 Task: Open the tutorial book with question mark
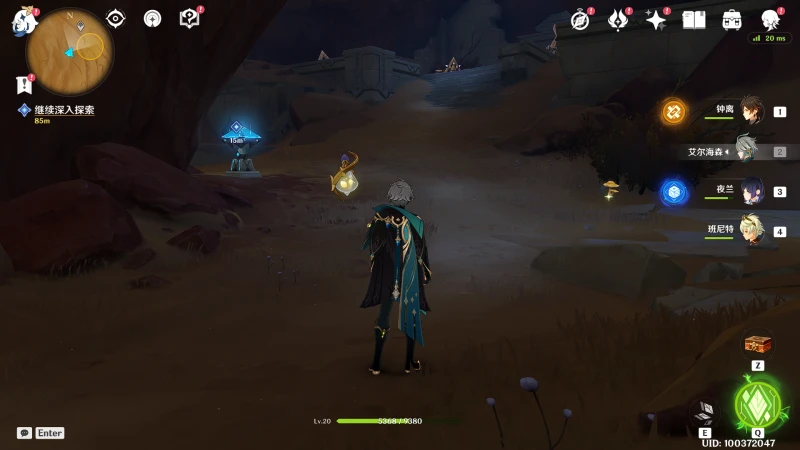(x=189, y=18)
